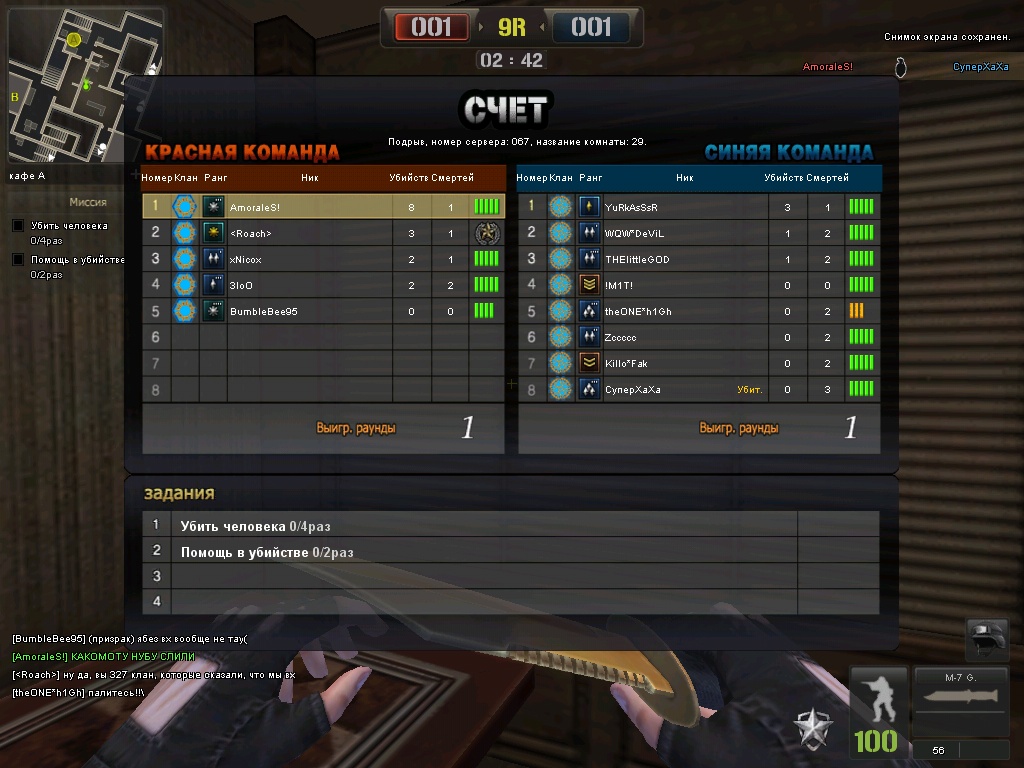Click the helmet equipment icon
The width and height of the screenshot is (1024, 768).
point(987,638)
